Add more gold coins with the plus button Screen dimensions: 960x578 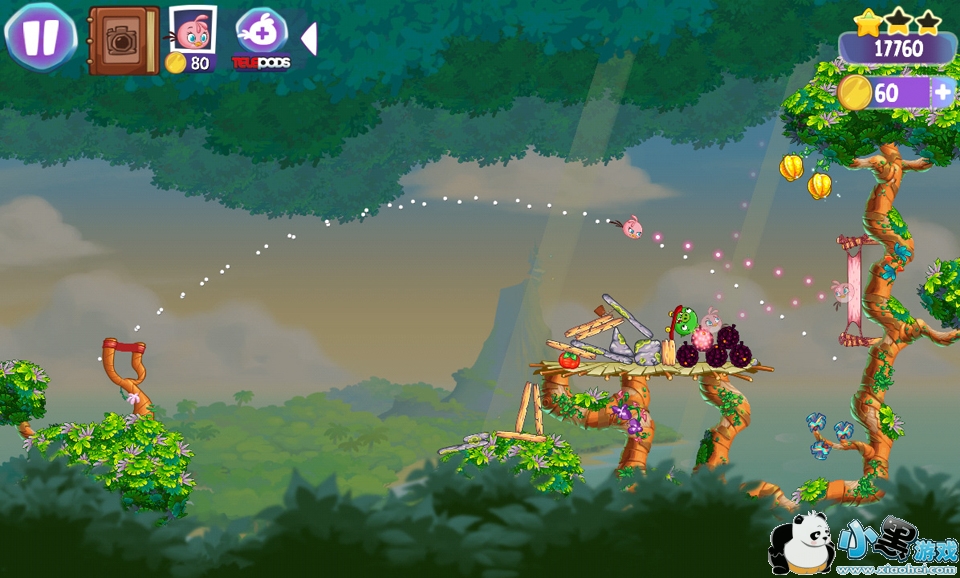coord(943,93)
